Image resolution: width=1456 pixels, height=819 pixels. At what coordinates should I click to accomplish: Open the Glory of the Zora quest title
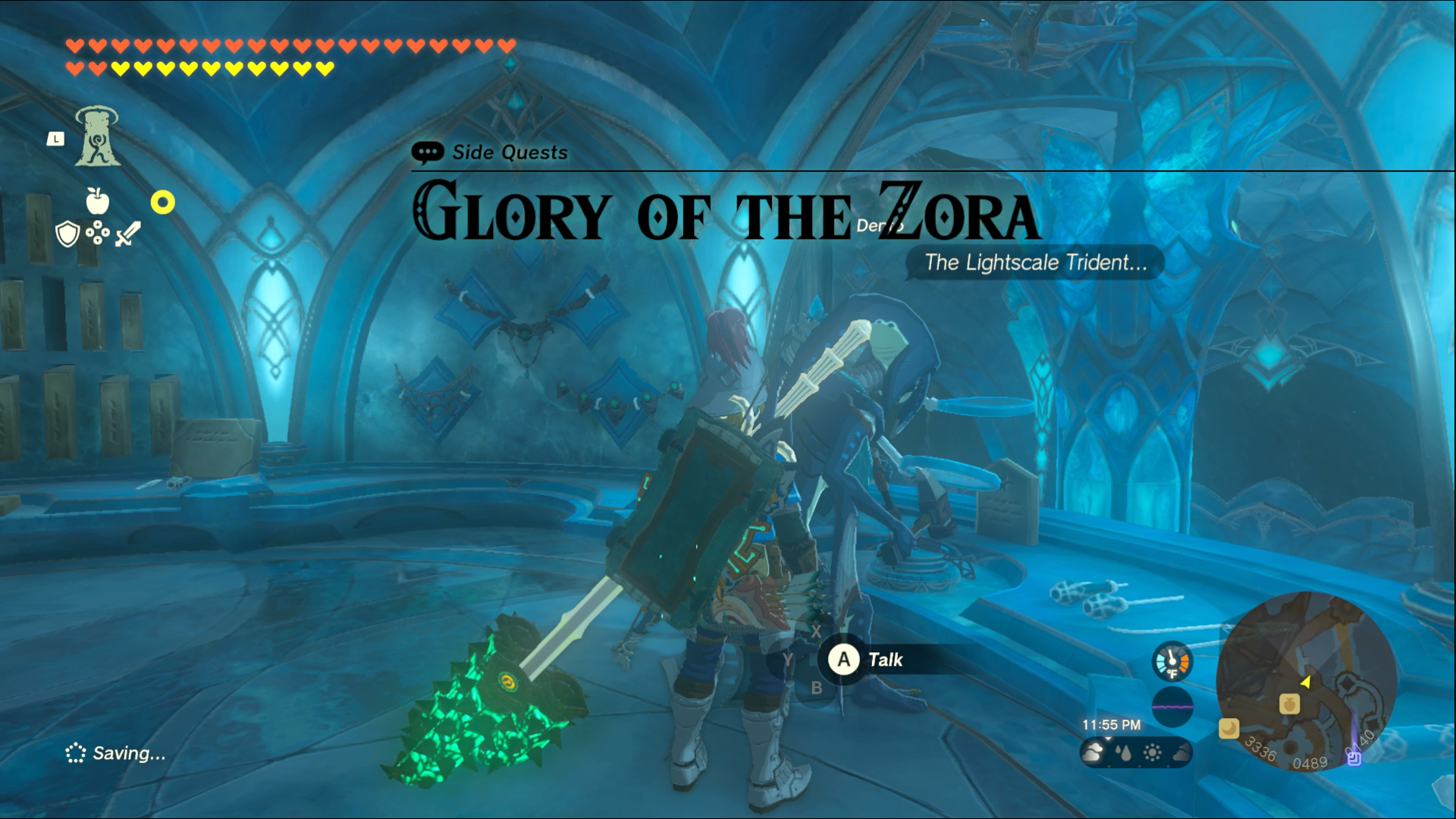click(x=724, y=215)
